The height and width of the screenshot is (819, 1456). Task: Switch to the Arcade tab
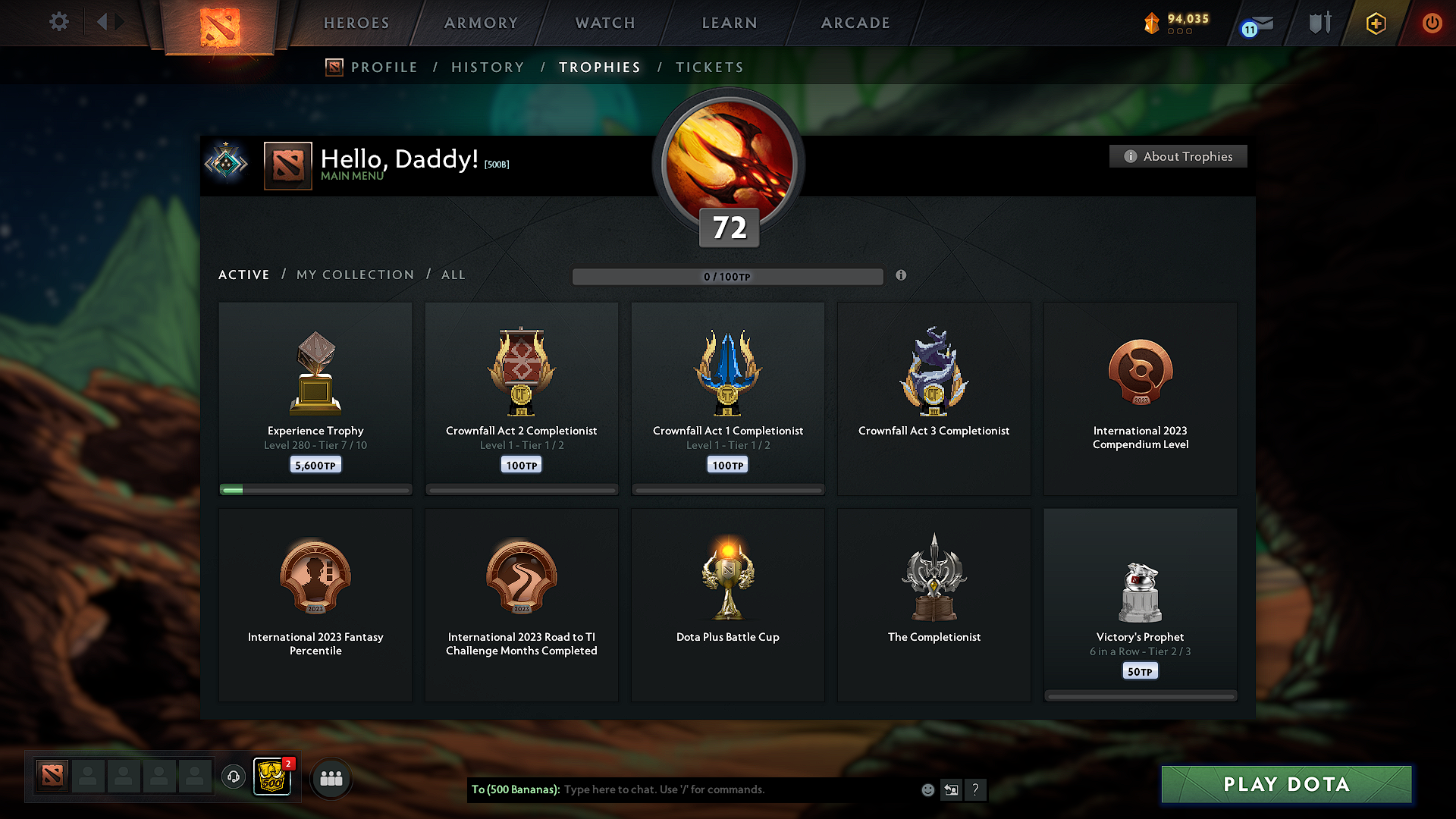(x=855, y=23)
